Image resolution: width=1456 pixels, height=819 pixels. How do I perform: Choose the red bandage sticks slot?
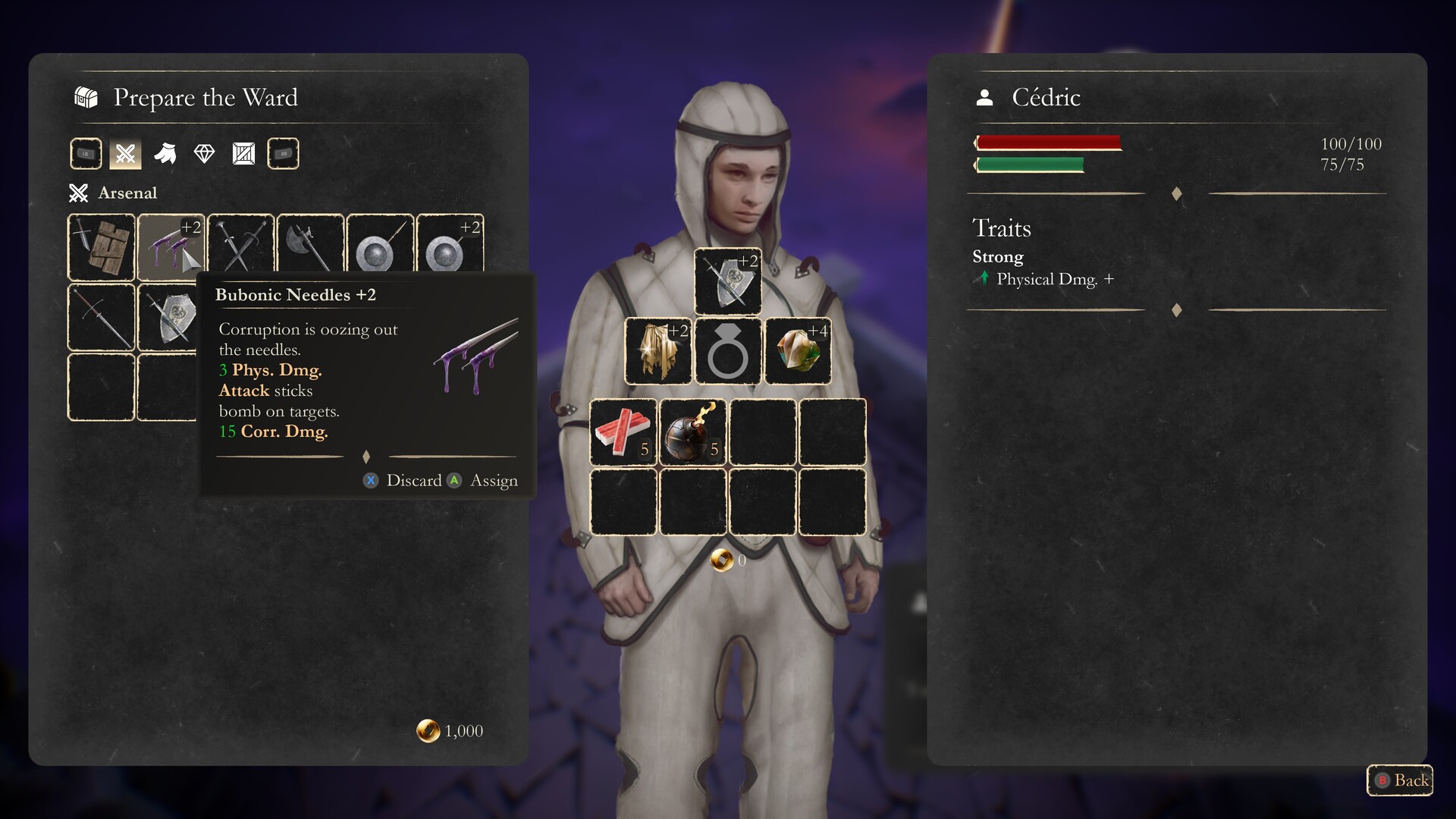pyautogui.click(x=623, y=432)
